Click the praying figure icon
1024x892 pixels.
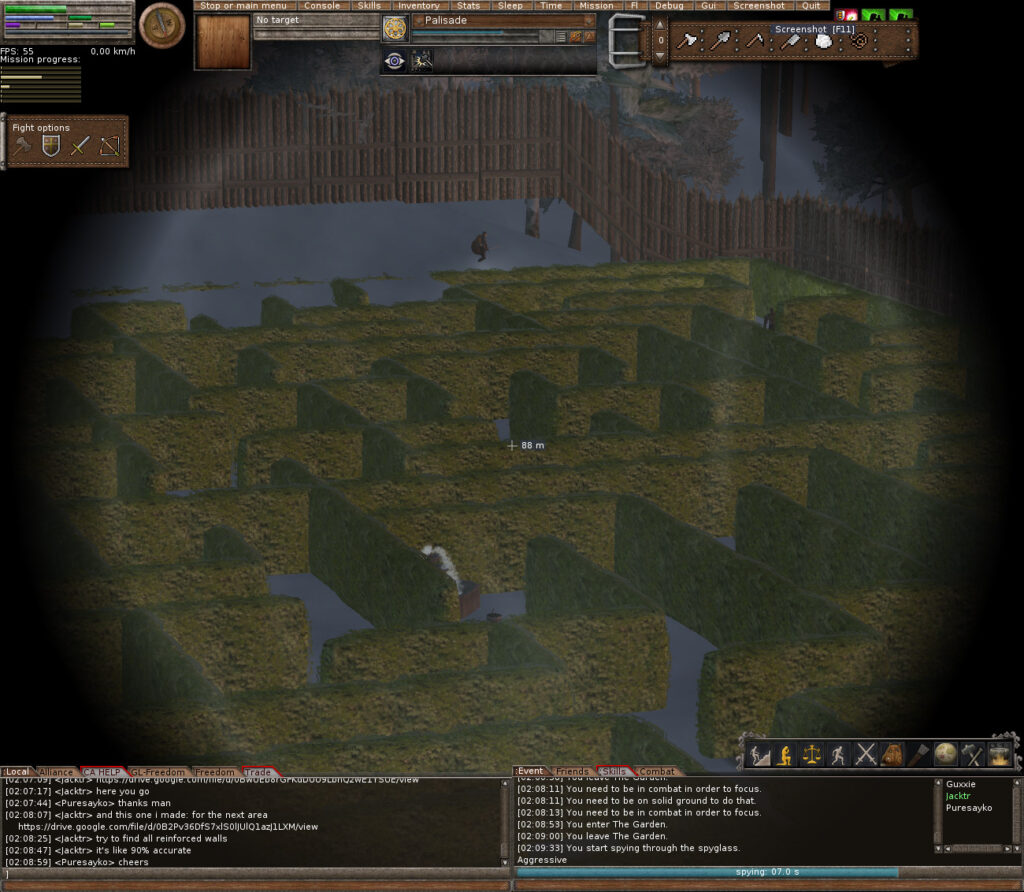coord(785,755)
